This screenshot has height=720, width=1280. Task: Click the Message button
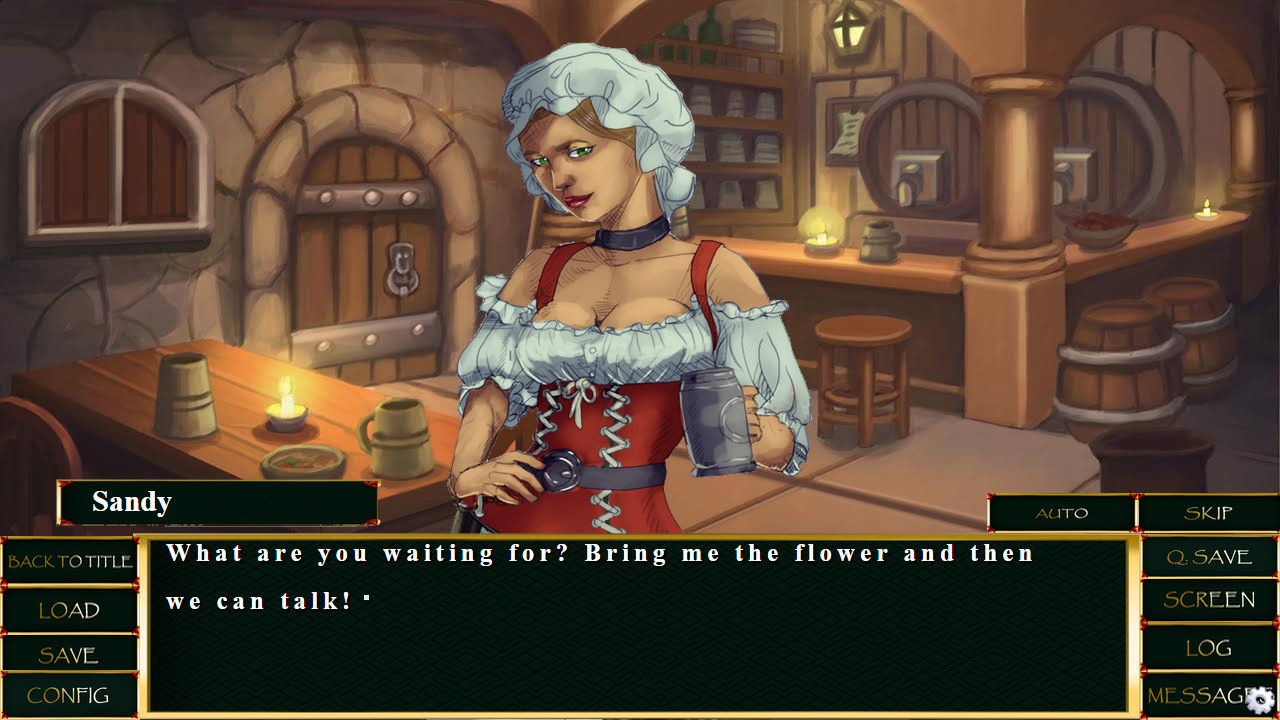tap(1195, 696)
